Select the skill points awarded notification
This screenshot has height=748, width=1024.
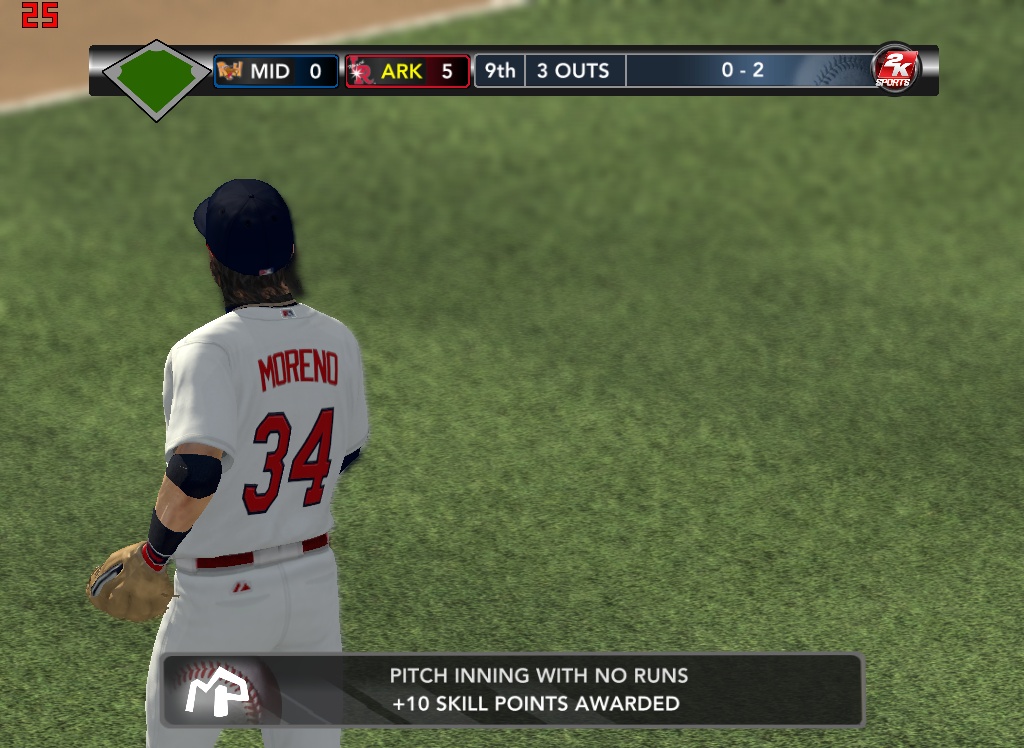tap(513, 690)
